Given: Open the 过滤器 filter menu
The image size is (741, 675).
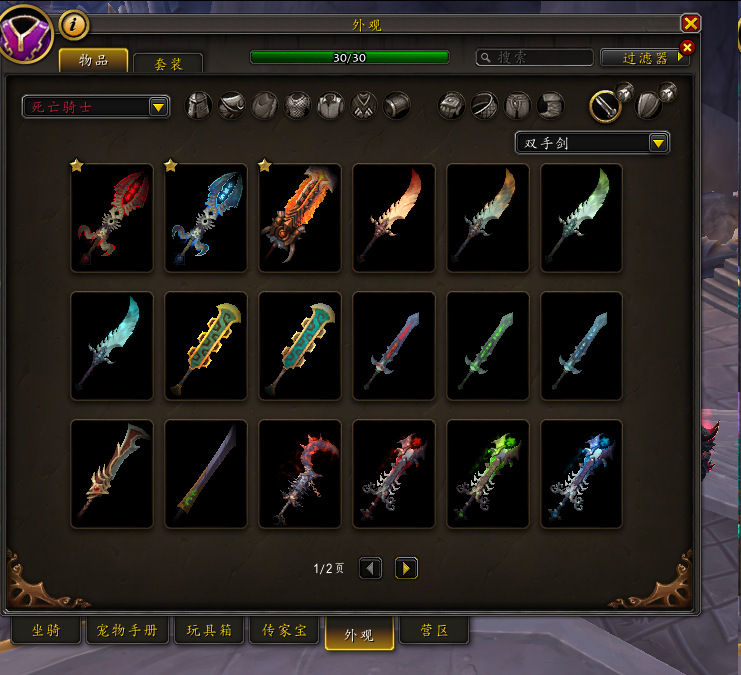Looking at the screenshot, I should click(x=645, y=58).
